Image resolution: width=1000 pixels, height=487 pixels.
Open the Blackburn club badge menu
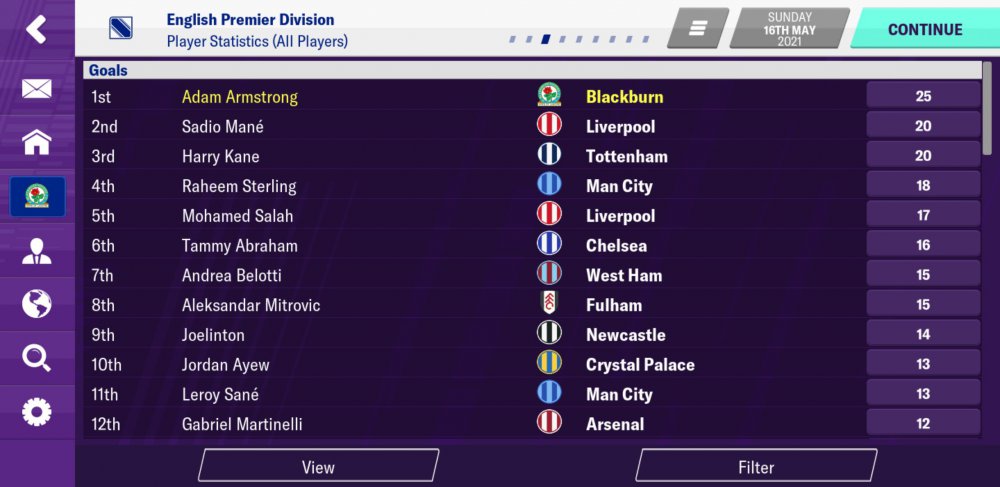tap(37, 196)
